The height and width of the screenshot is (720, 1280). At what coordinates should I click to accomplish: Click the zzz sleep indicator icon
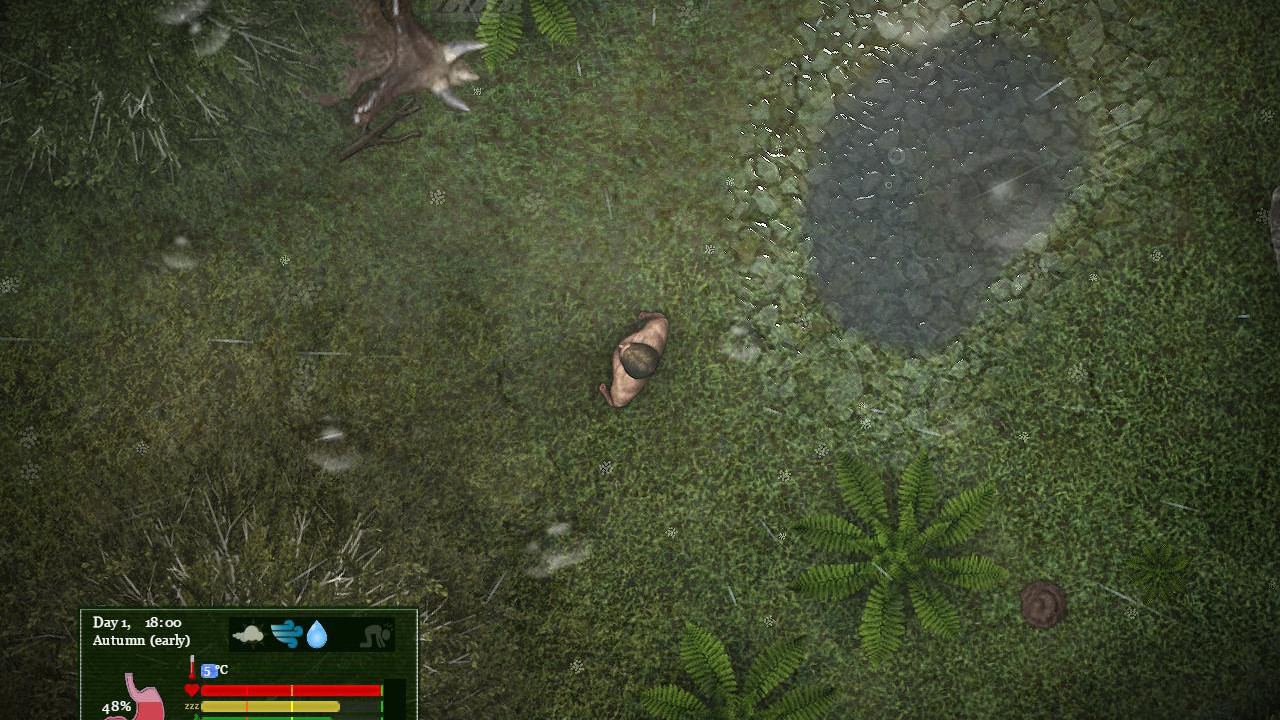pyautogui.click(x=191, y=706)
